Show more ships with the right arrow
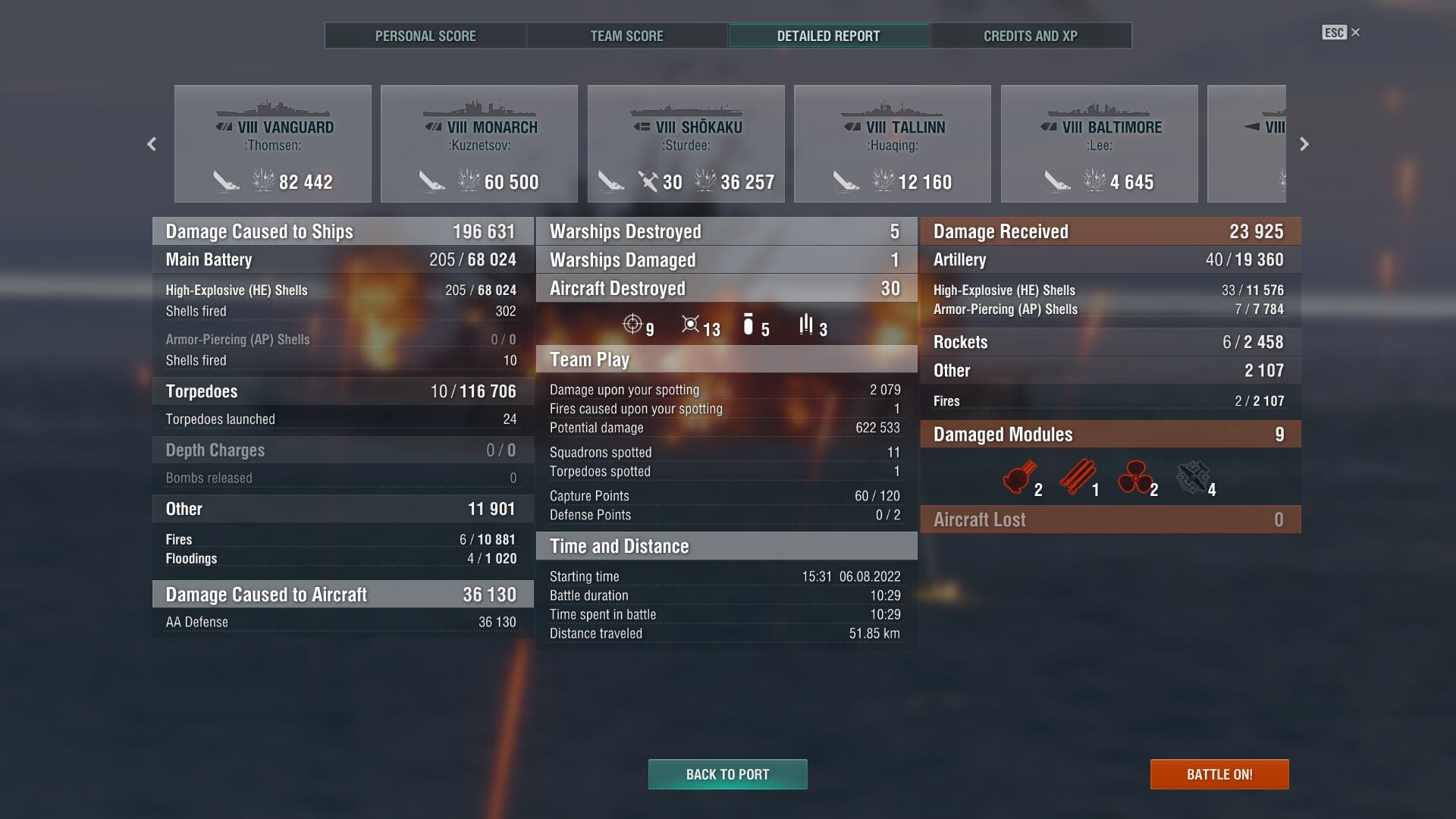Image resolution: width=1456 pixels, height=819 pixels. (1304, 144)
